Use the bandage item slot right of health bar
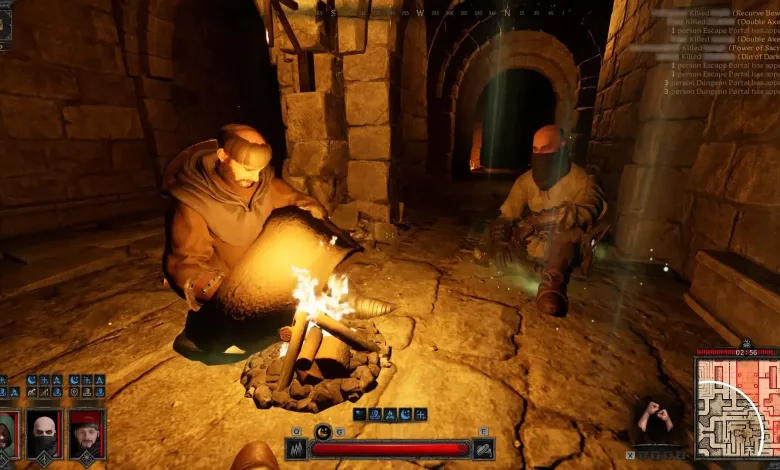 pyautogui.click(x=484, y=449)
